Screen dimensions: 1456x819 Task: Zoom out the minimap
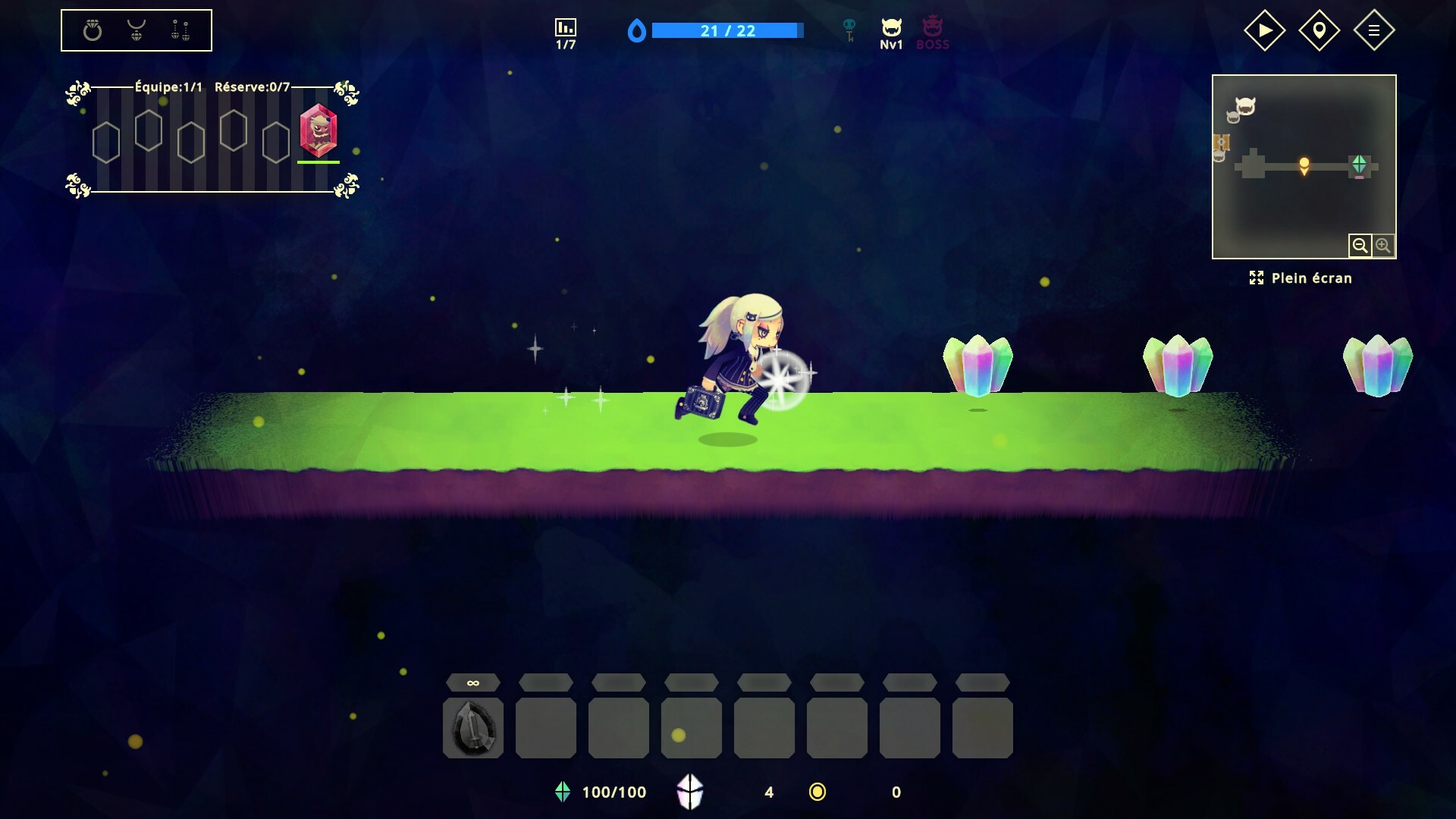click(x=1360, y=246)
